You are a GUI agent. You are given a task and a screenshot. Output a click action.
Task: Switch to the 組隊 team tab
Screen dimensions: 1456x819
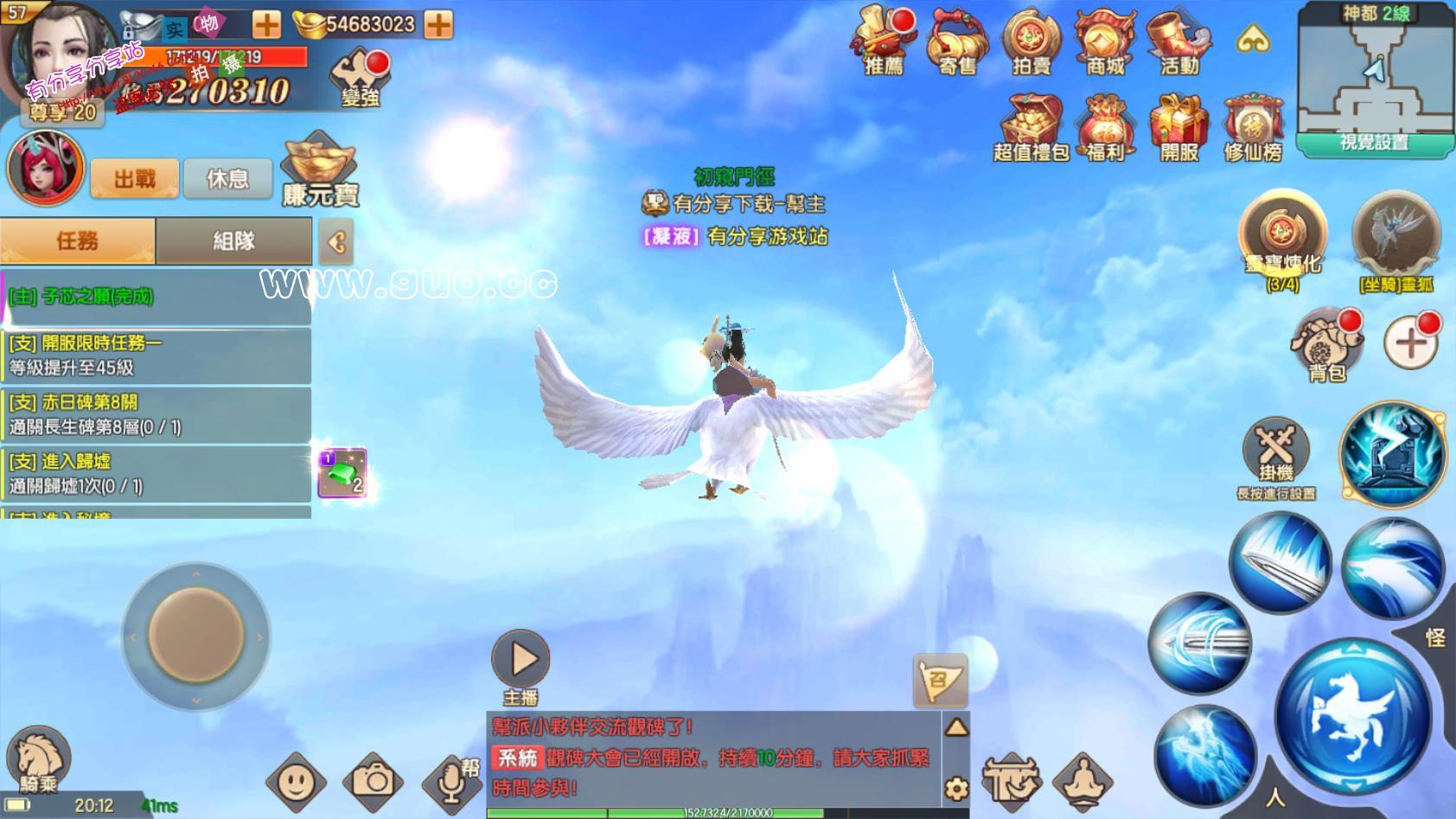233,240
